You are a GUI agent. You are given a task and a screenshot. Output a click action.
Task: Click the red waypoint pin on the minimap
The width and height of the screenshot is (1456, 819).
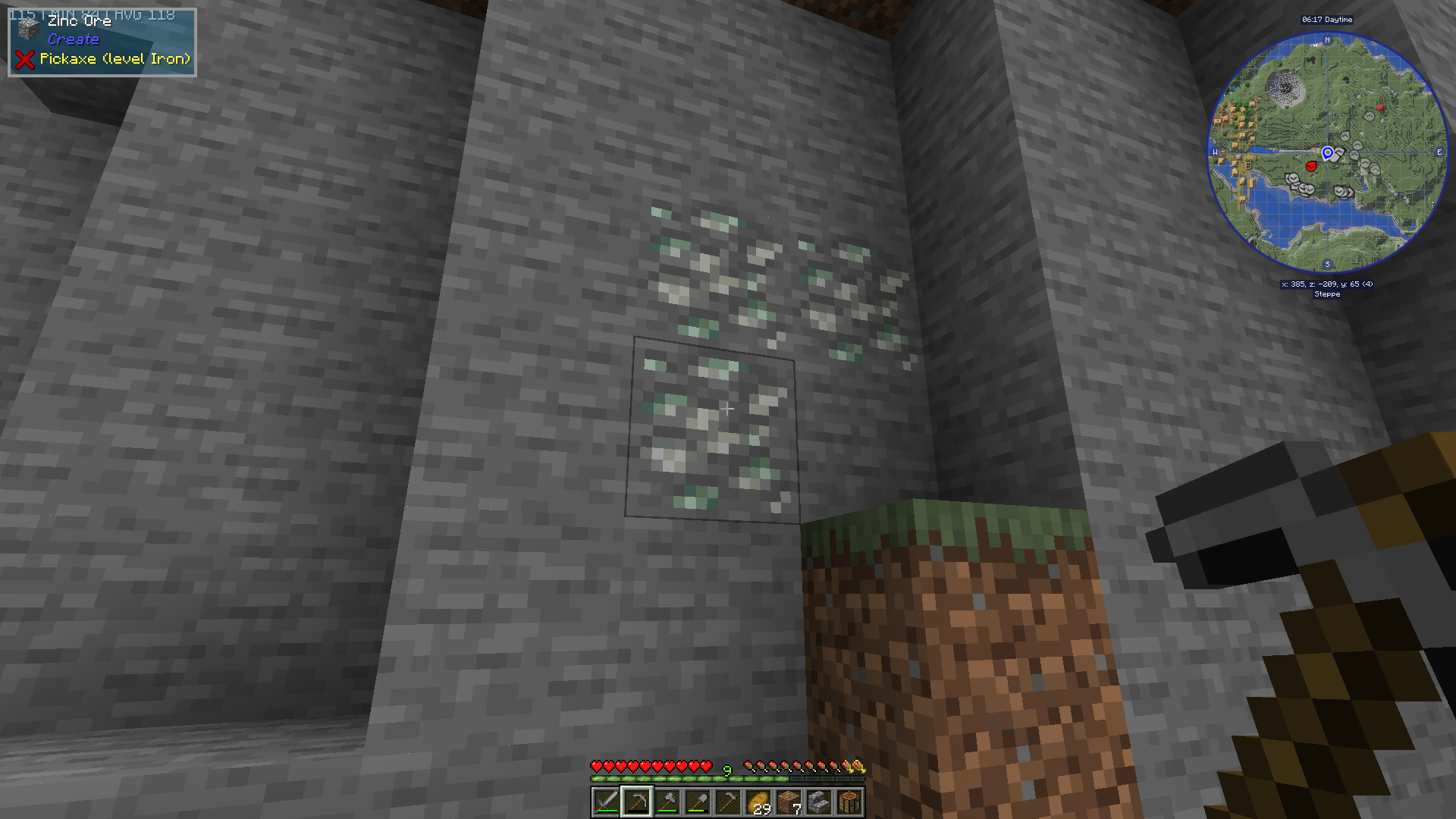point(1310,165)
